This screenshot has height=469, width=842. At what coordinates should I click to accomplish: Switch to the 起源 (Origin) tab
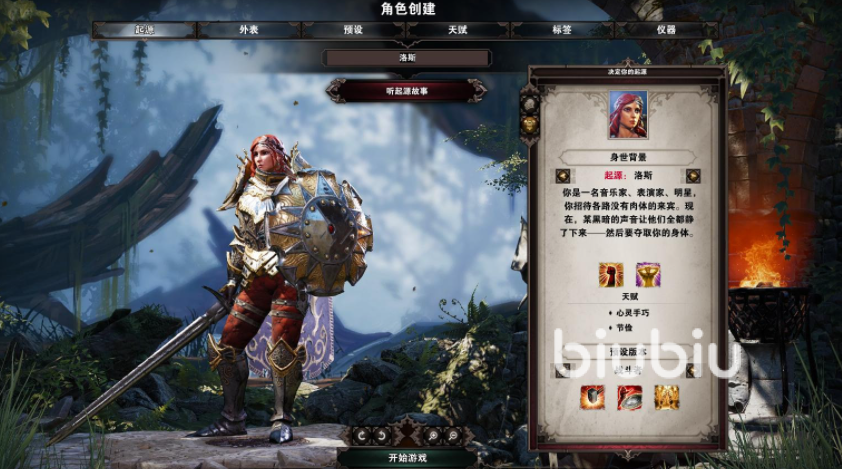coord(144,30)
